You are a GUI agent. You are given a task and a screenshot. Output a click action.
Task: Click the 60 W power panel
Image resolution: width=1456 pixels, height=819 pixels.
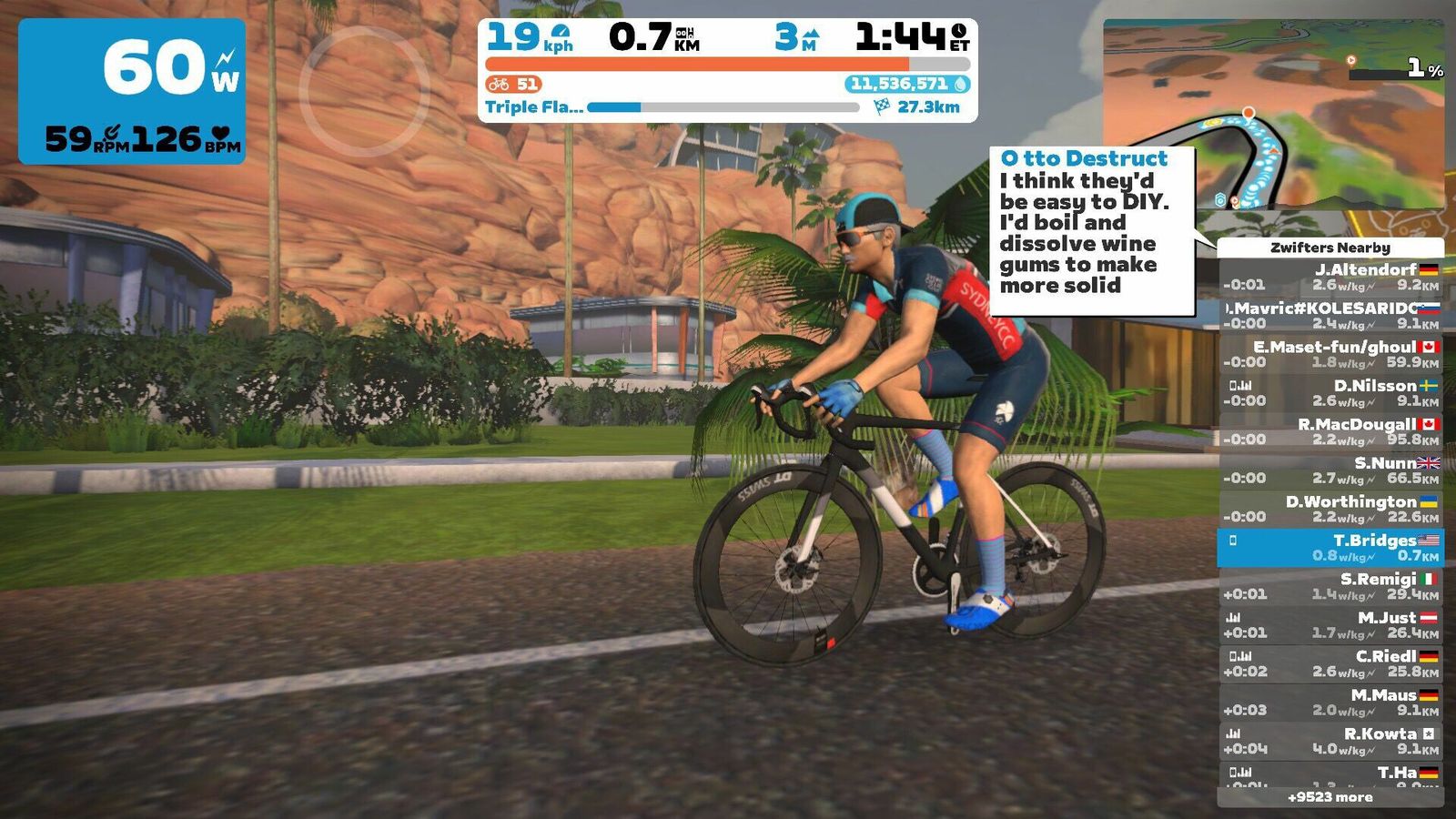pos(132,91)
